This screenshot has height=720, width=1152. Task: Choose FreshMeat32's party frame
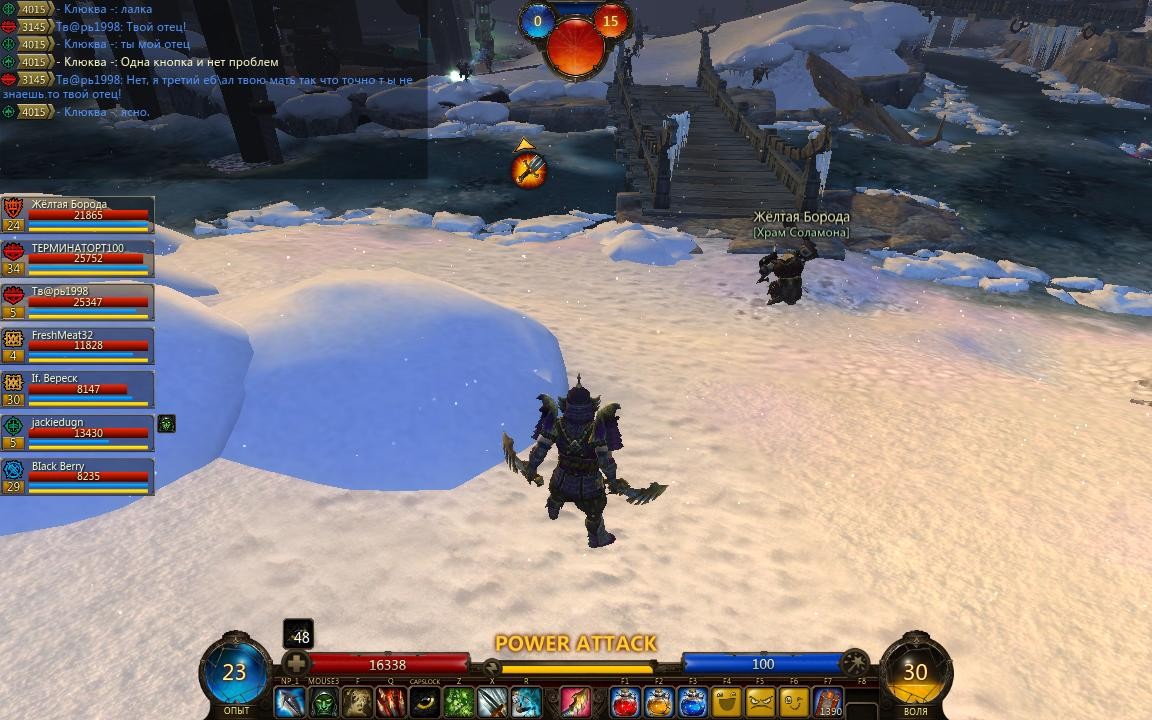pos(78,345)
